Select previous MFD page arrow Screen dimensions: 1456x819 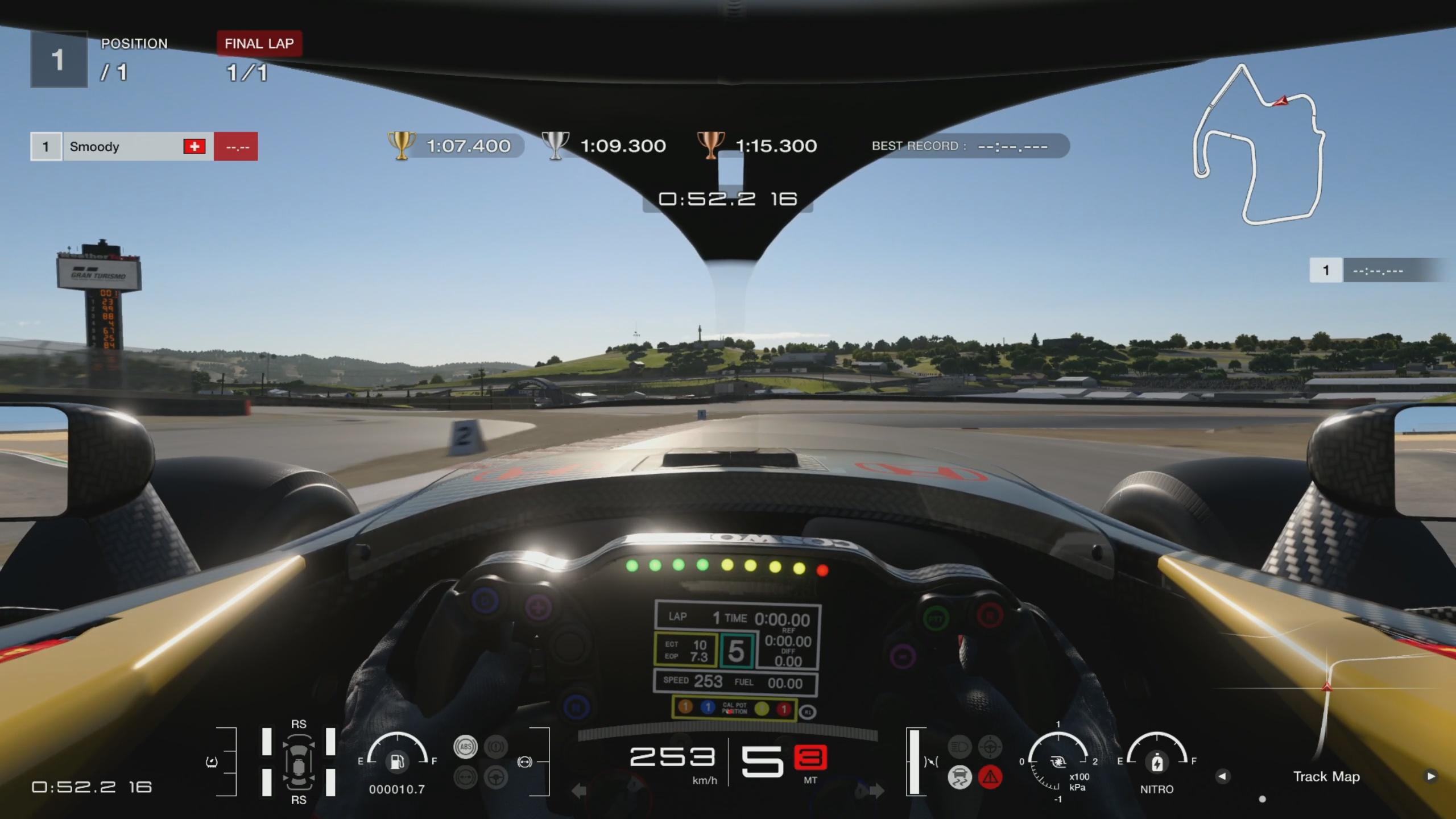click(1222, 776)
